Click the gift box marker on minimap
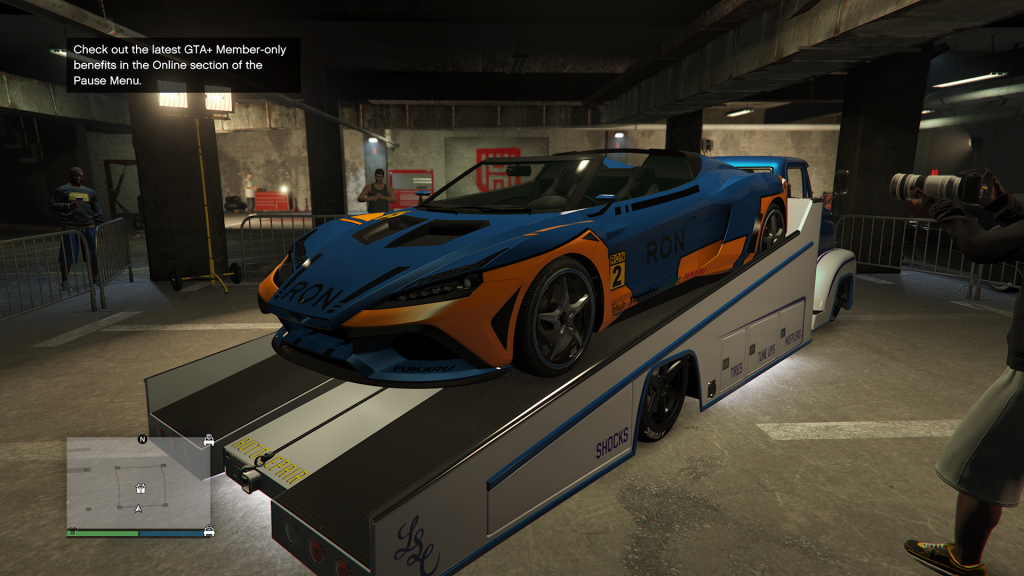 [141, 489]
